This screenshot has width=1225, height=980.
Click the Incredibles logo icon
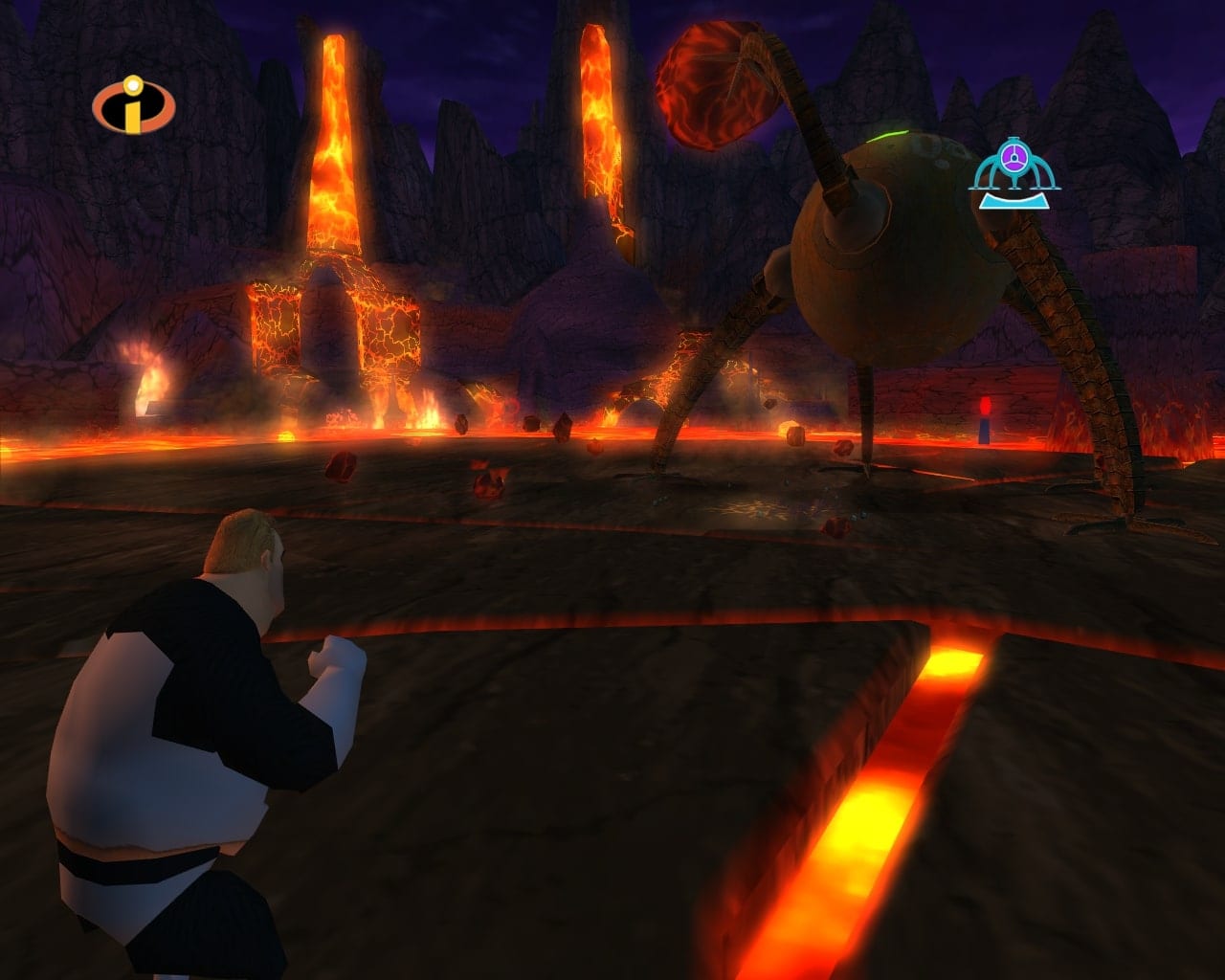134,106
